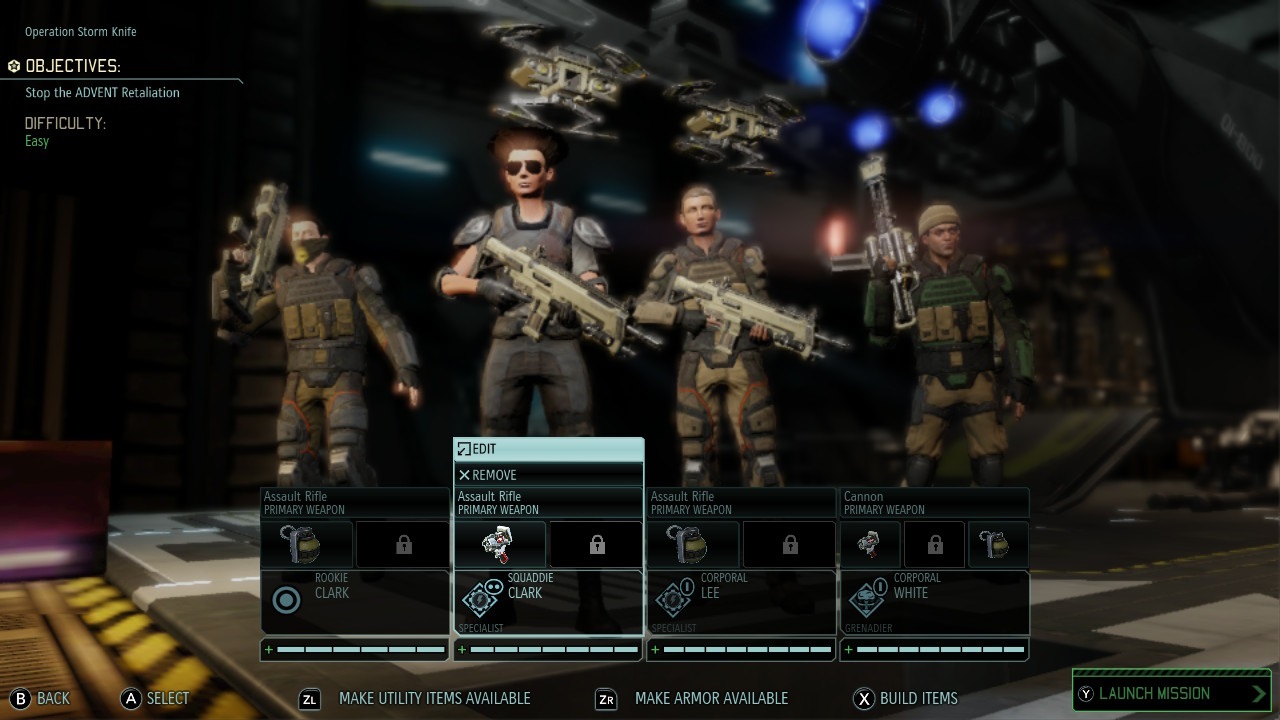Change Corporal White's Cannon primary weapon

[x=934, y=502]
